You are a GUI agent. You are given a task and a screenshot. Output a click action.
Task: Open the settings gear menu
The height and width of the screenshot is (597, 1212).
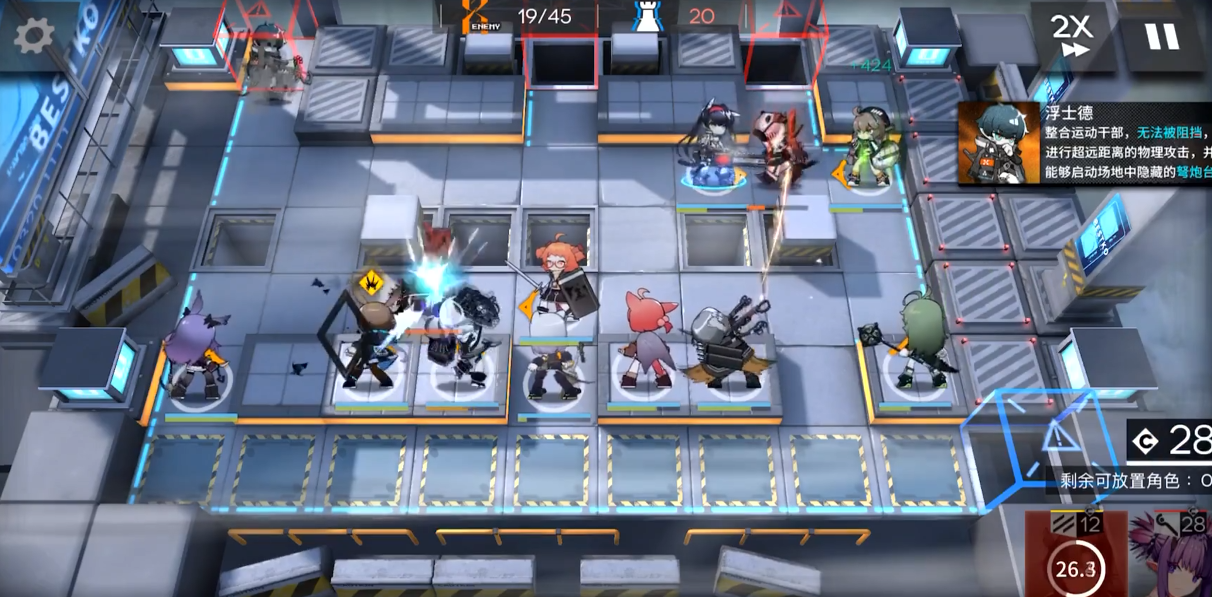point(34,36)
